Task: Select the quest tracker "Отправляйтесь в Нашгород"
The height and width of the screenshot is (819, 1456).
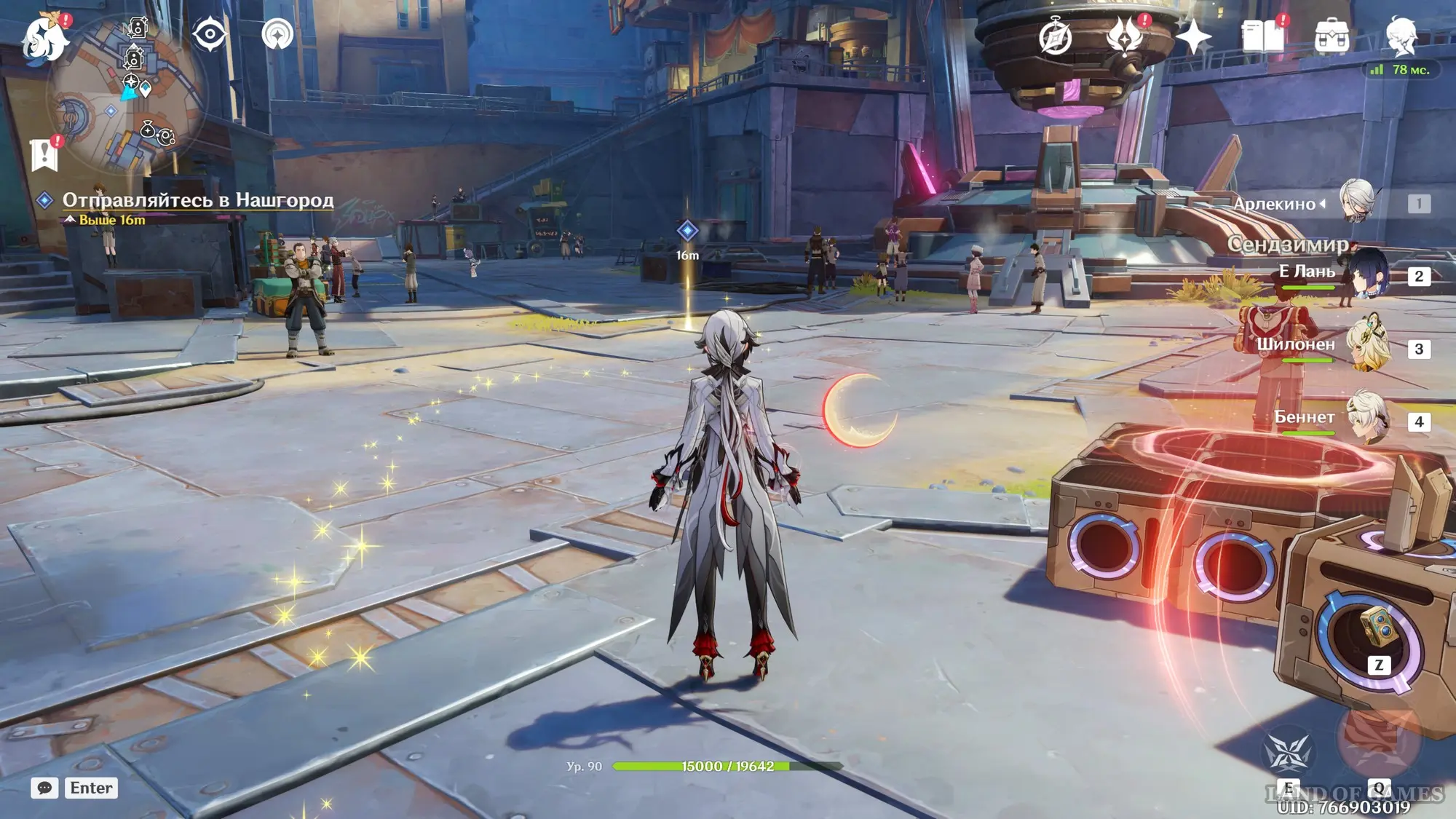Action: pyautogui.click(x=197, y=200)
